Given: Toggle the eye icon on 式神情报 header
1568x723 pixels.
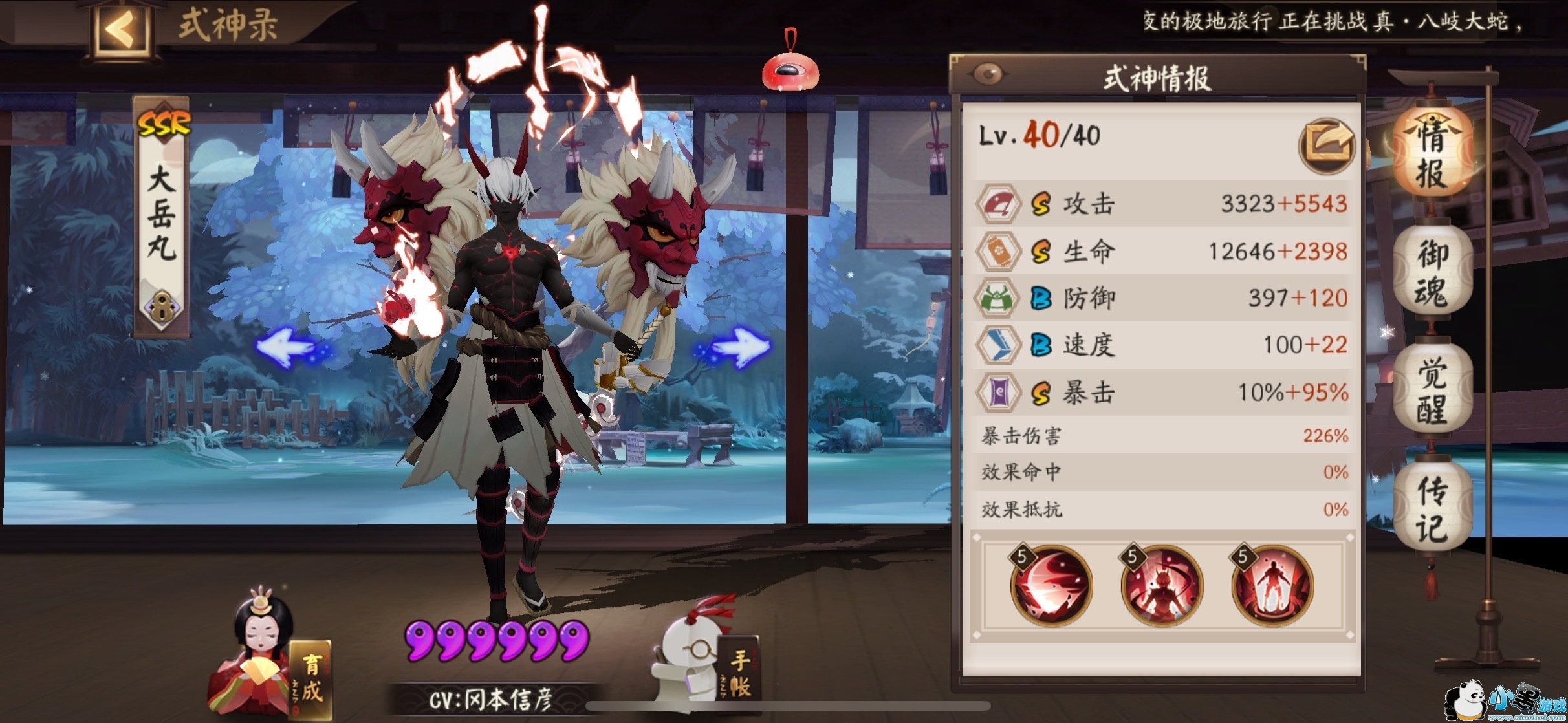Looking at the screenshot, I should pyautogui.click(x=988, y=74).
